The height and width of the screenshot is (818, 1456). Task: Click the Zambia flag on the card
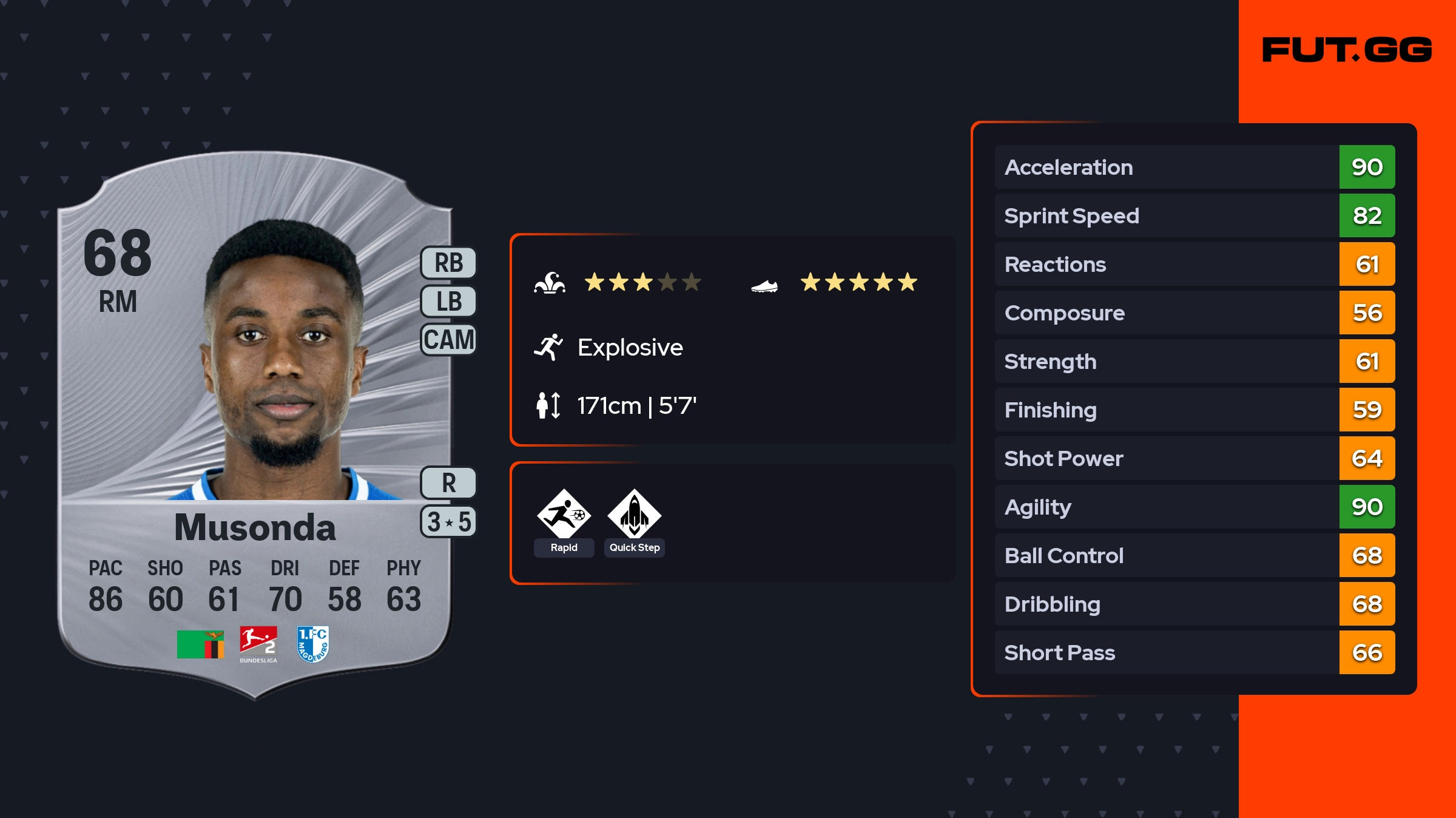click(x=200, y=644)
